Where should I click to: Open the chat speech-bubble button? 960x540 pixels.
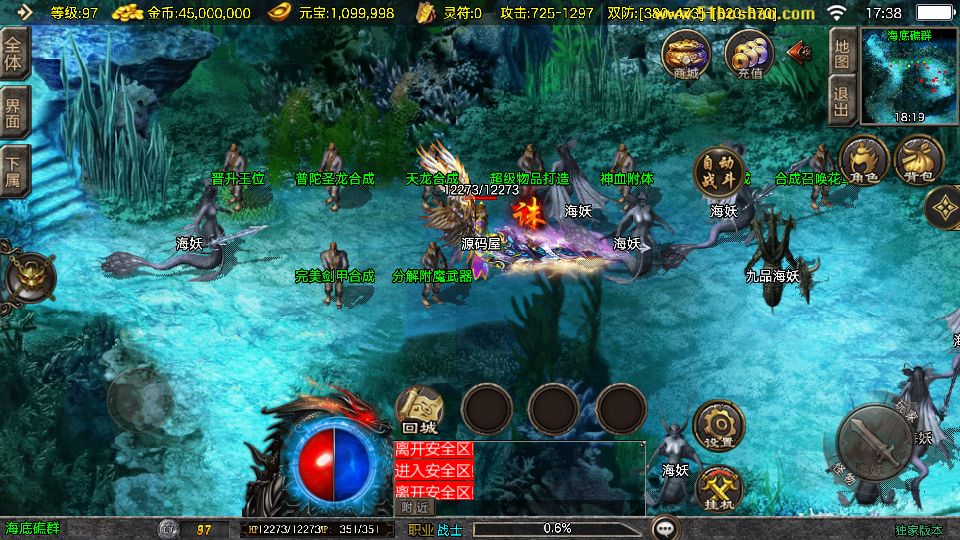point(665,528)
